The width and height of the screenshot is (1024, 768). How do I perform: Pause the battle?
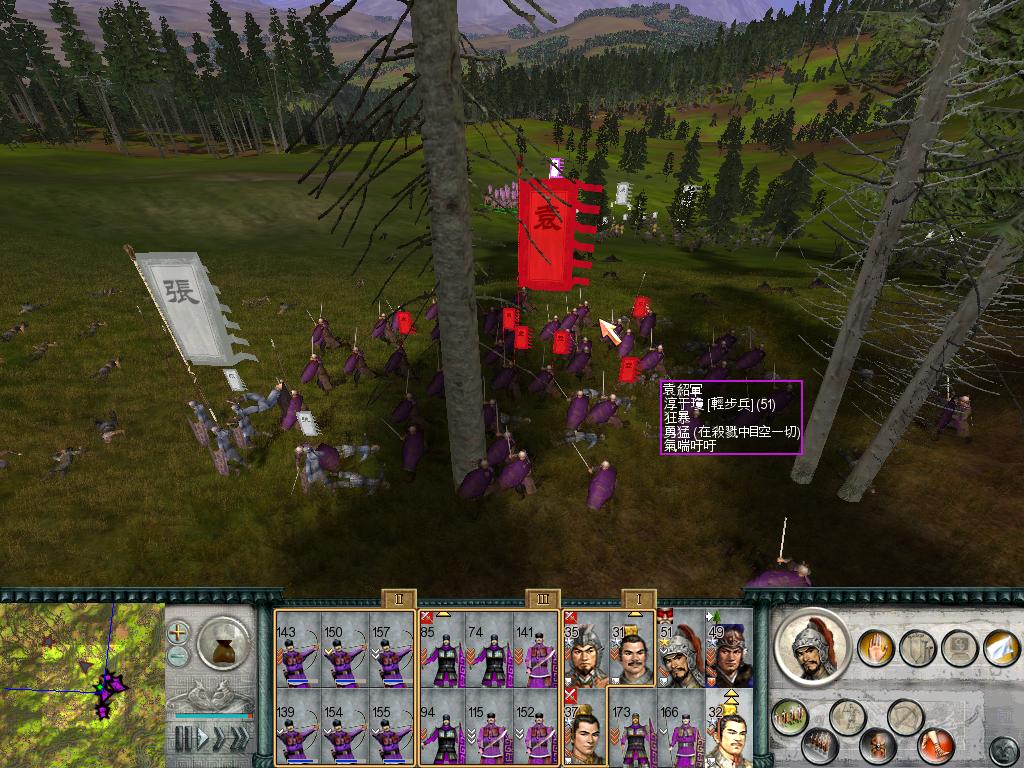tap(183, 740)
